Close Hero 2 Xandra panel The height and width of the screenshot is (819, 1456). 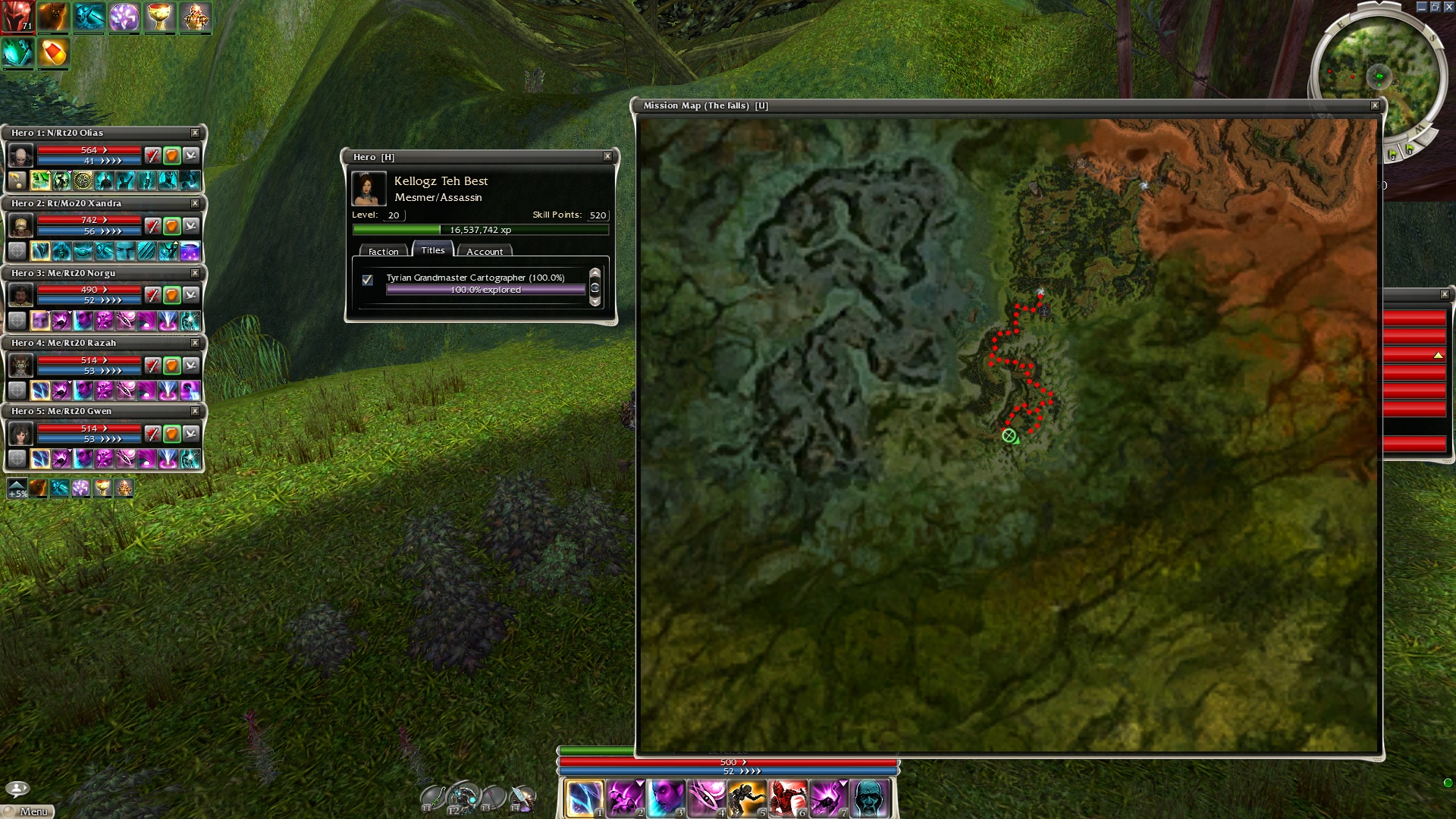click(x=195, y=203)
